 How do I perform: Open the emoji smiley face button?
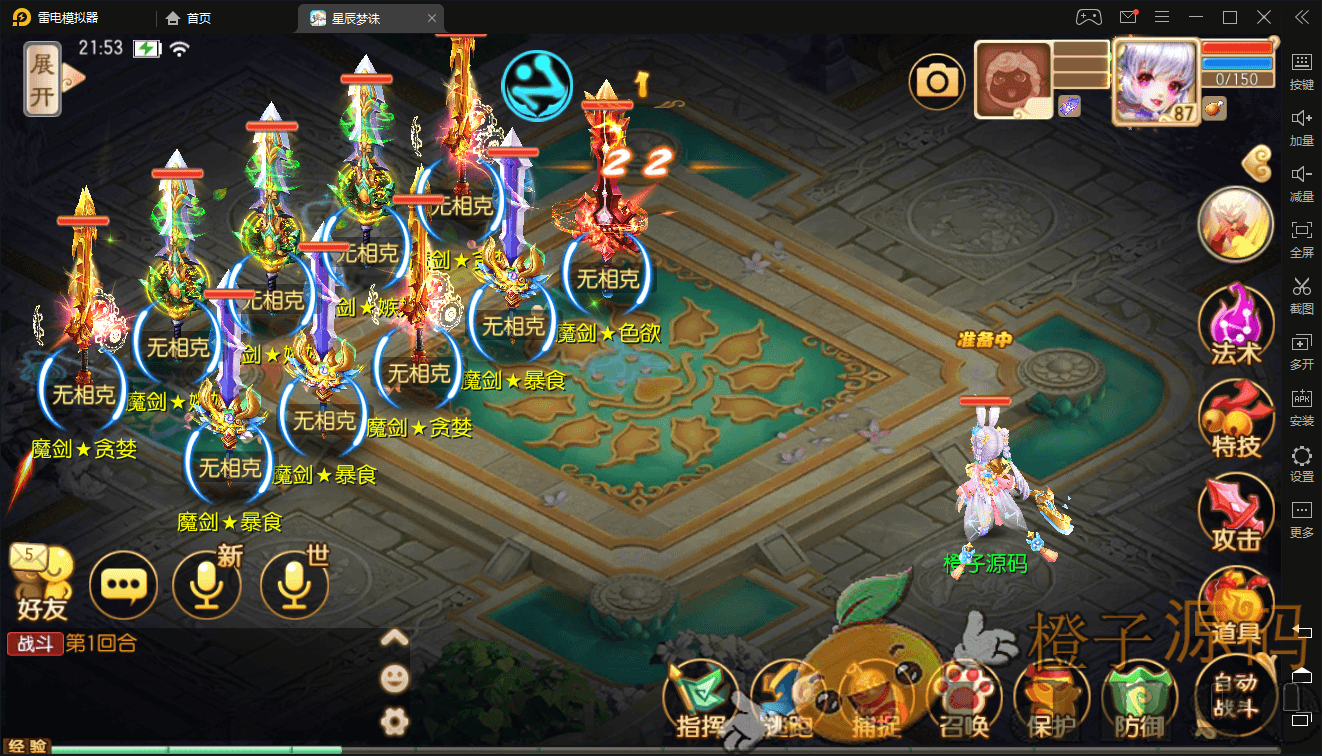pos(395,679)
